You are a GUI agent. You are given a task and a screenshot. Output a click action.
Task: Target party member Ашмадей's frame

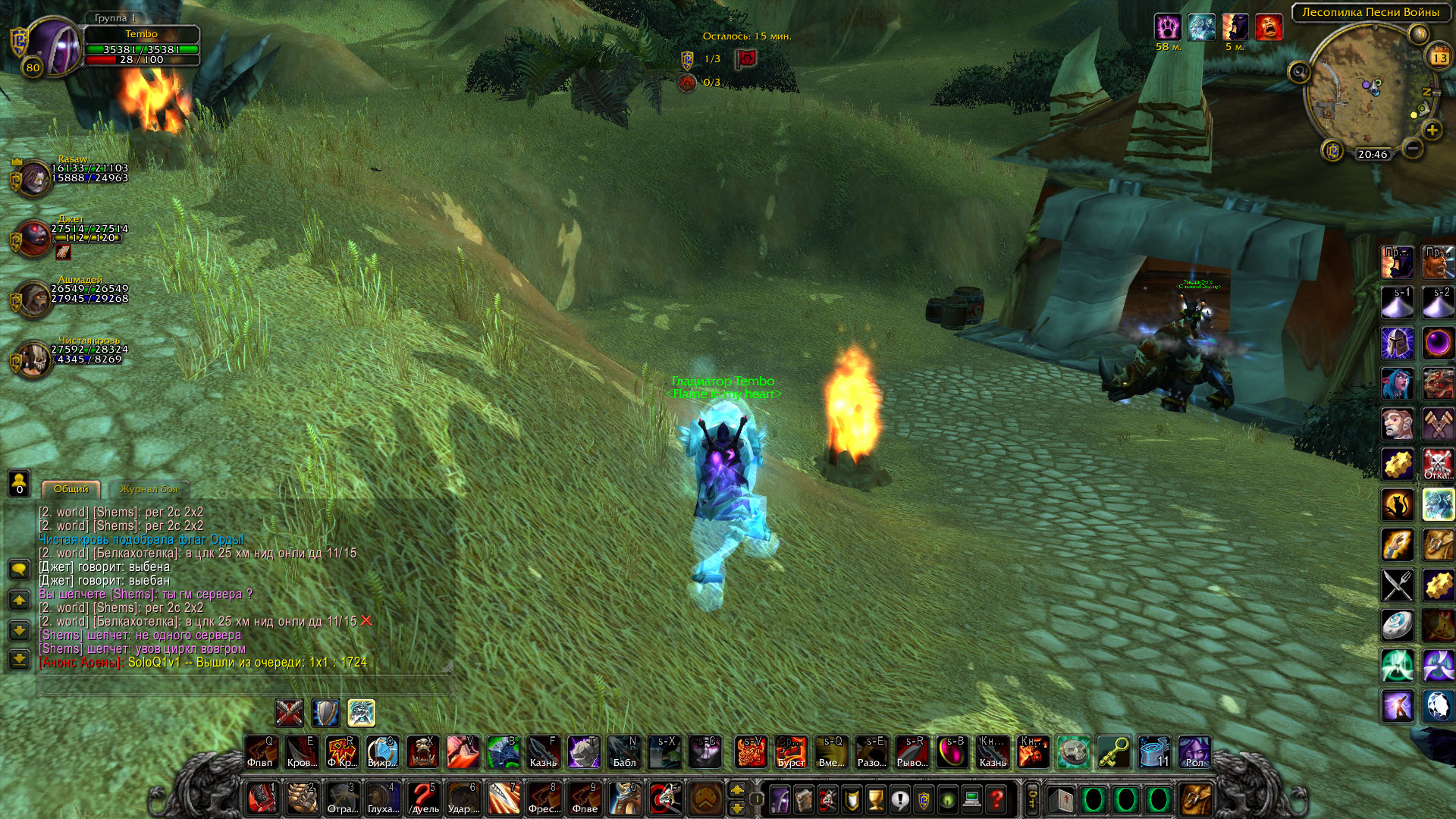(x=32, y=299)
